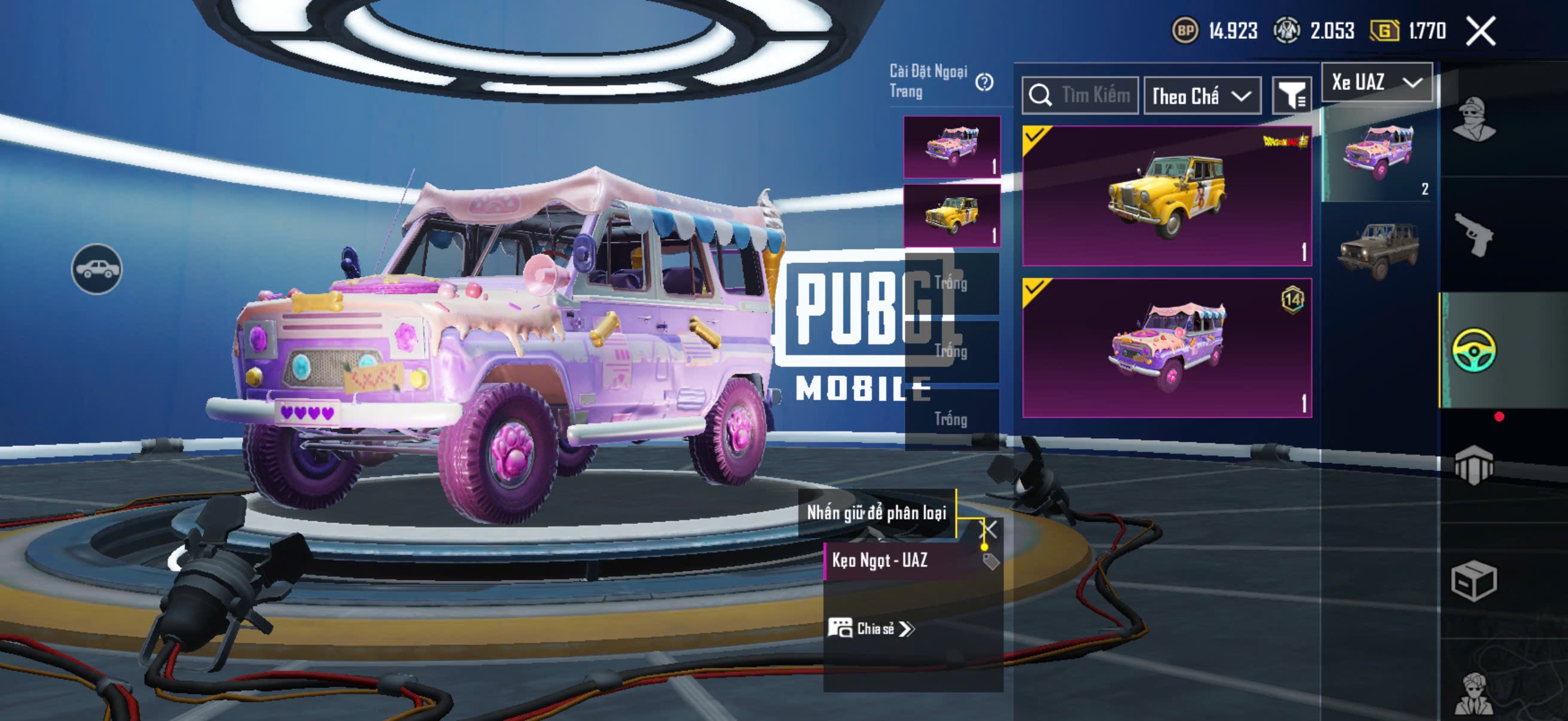The height and width of the screenshot is (721, 1568).
Task: Switch to the pistol weapons tab
Action: [1474, 236]
